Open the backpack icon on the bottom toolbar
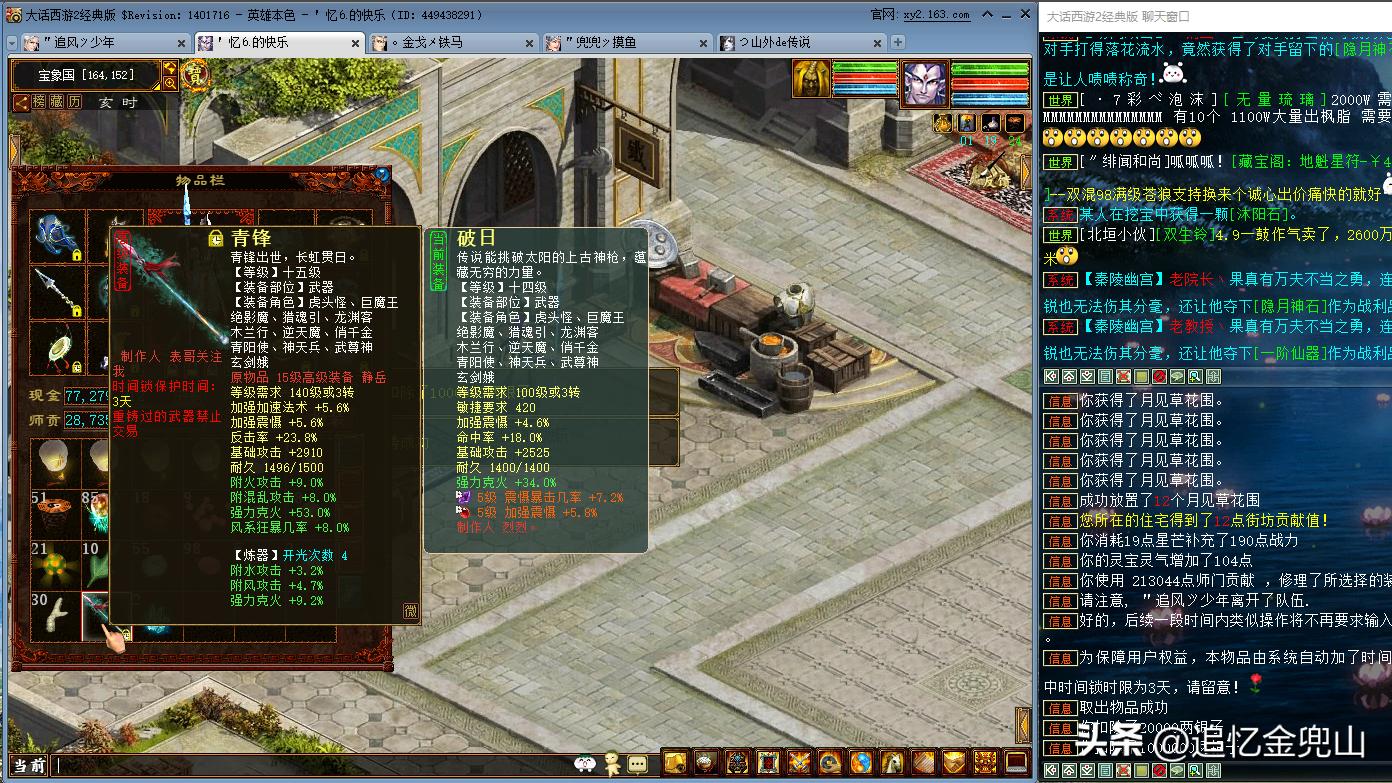 pos(674,763)
